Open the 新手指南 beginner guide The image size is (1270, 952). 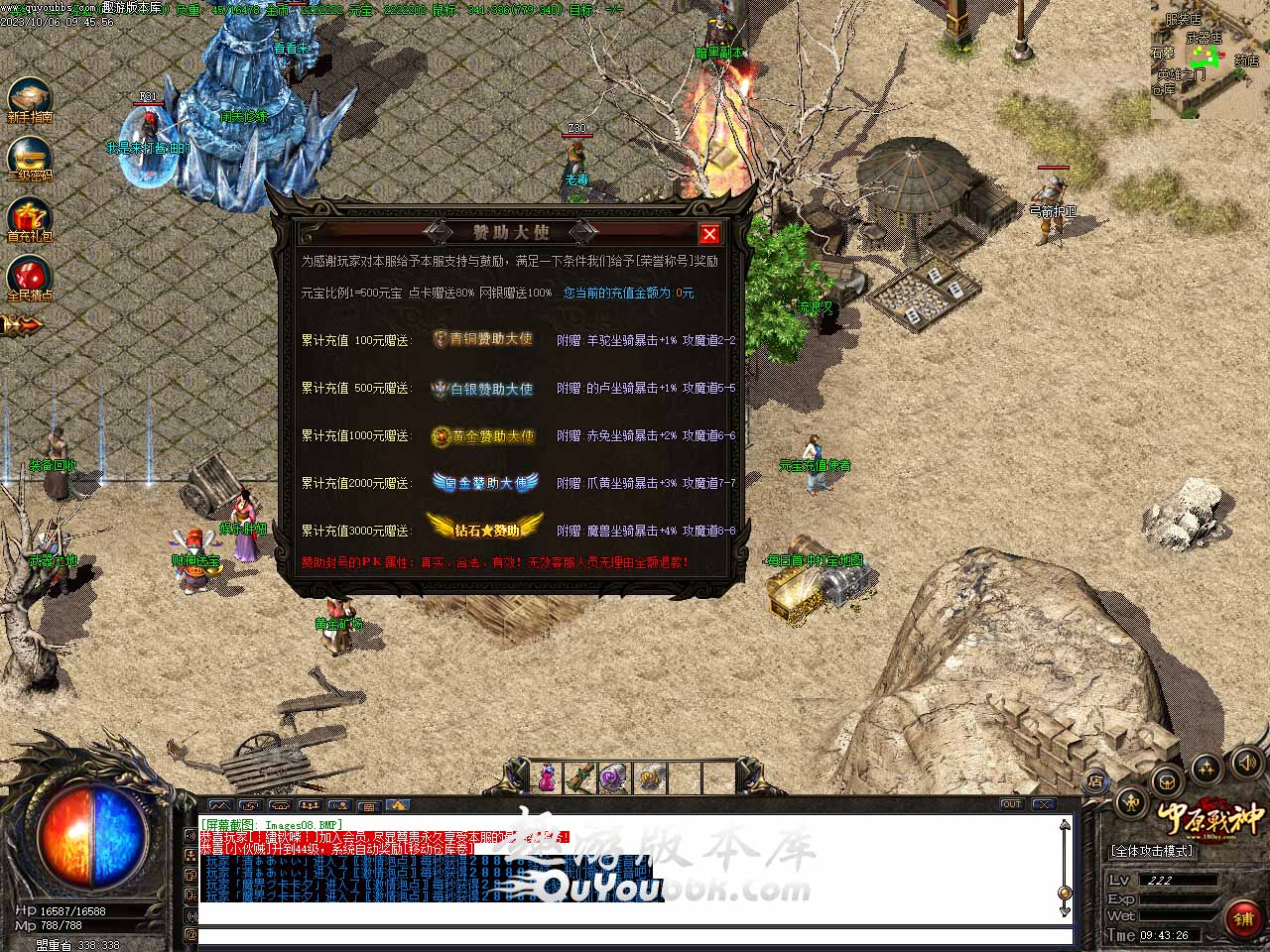pos(29,98)
